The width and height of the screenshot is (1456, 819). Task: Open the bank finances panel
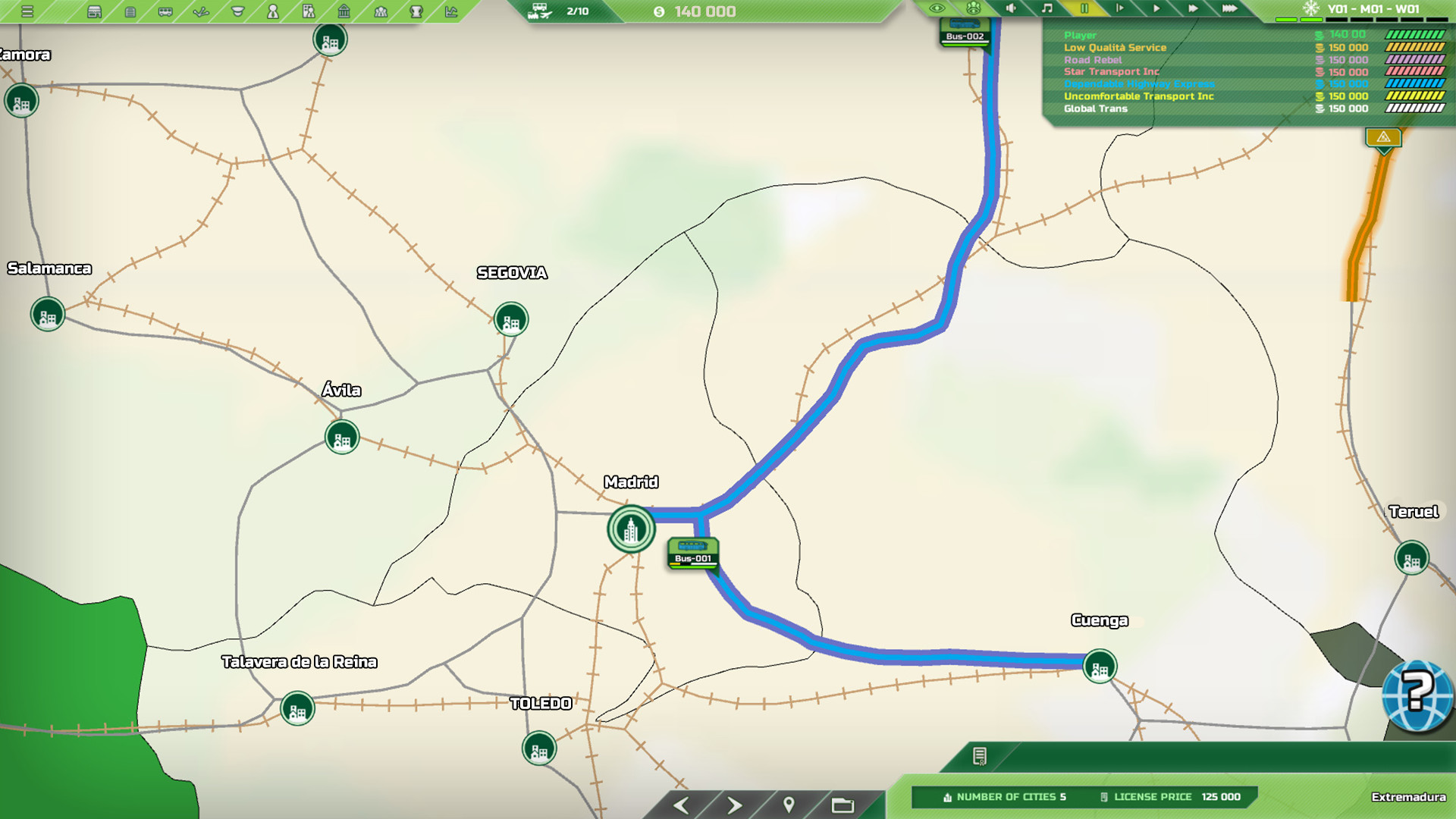[x=343, y=11]
